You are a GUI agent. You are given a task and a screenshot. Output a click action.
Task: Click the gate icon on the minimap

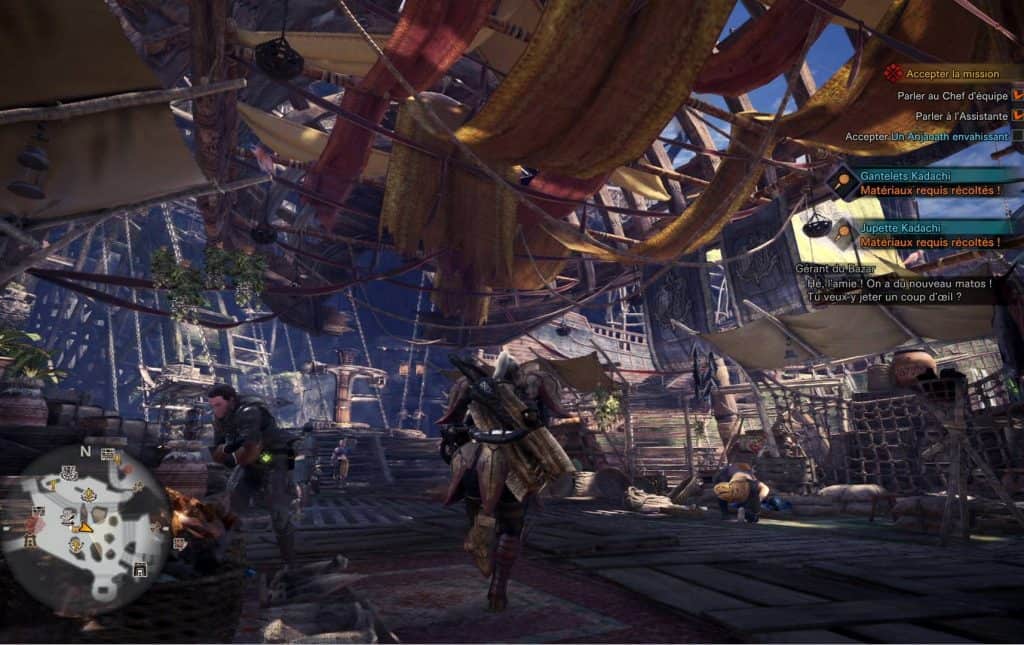pyautogui.click(x=140, y=570)
